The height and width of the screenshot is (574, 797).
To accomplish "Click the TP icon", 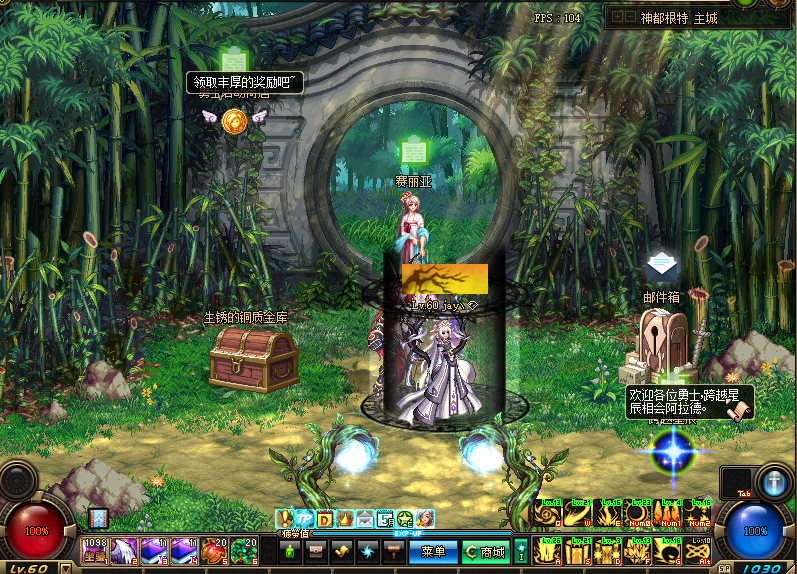I will 304,518.
